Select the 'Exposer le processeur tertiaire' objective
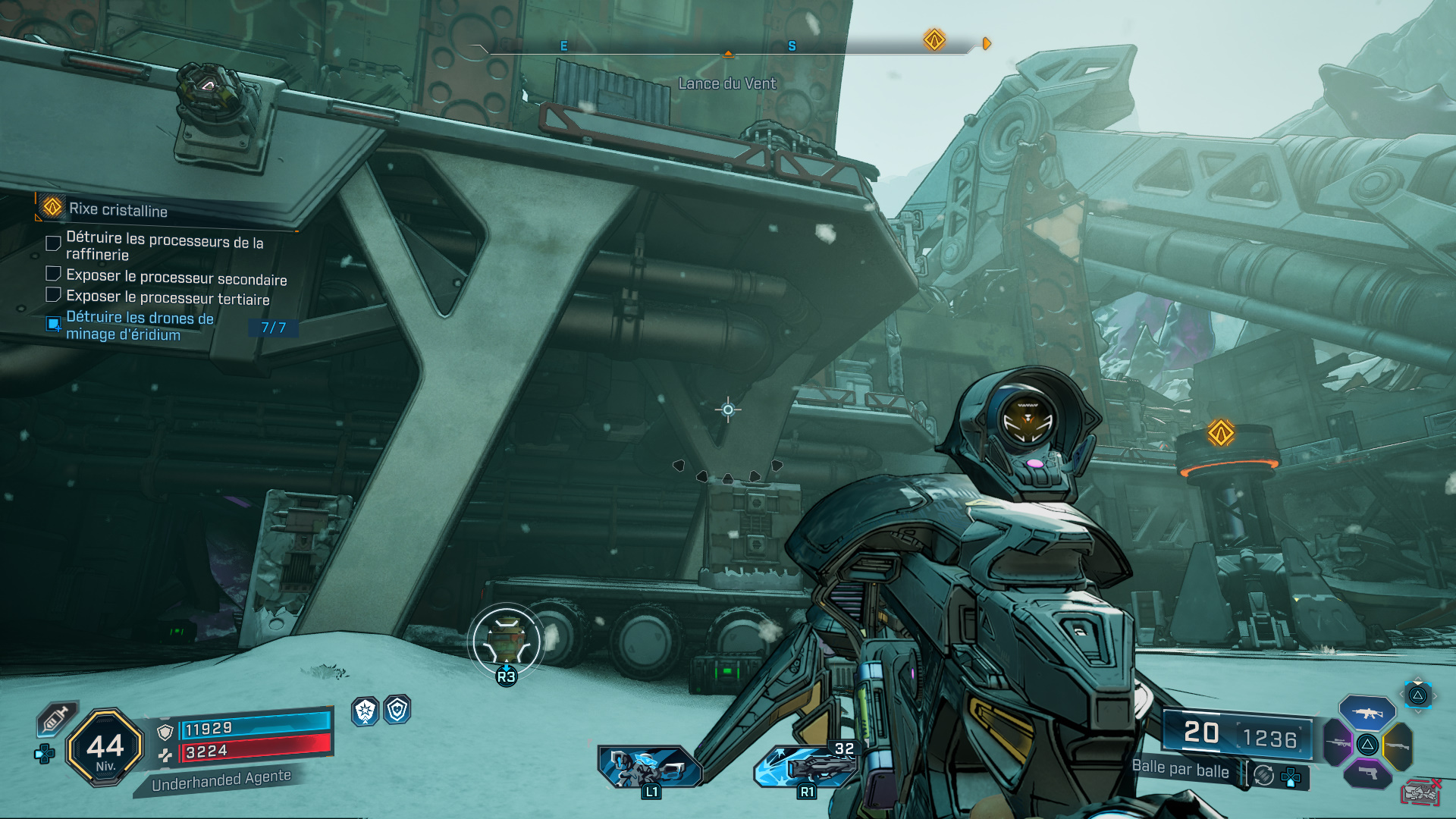The width and height of the screenshot is (1456, 819). tap(168, 298)
